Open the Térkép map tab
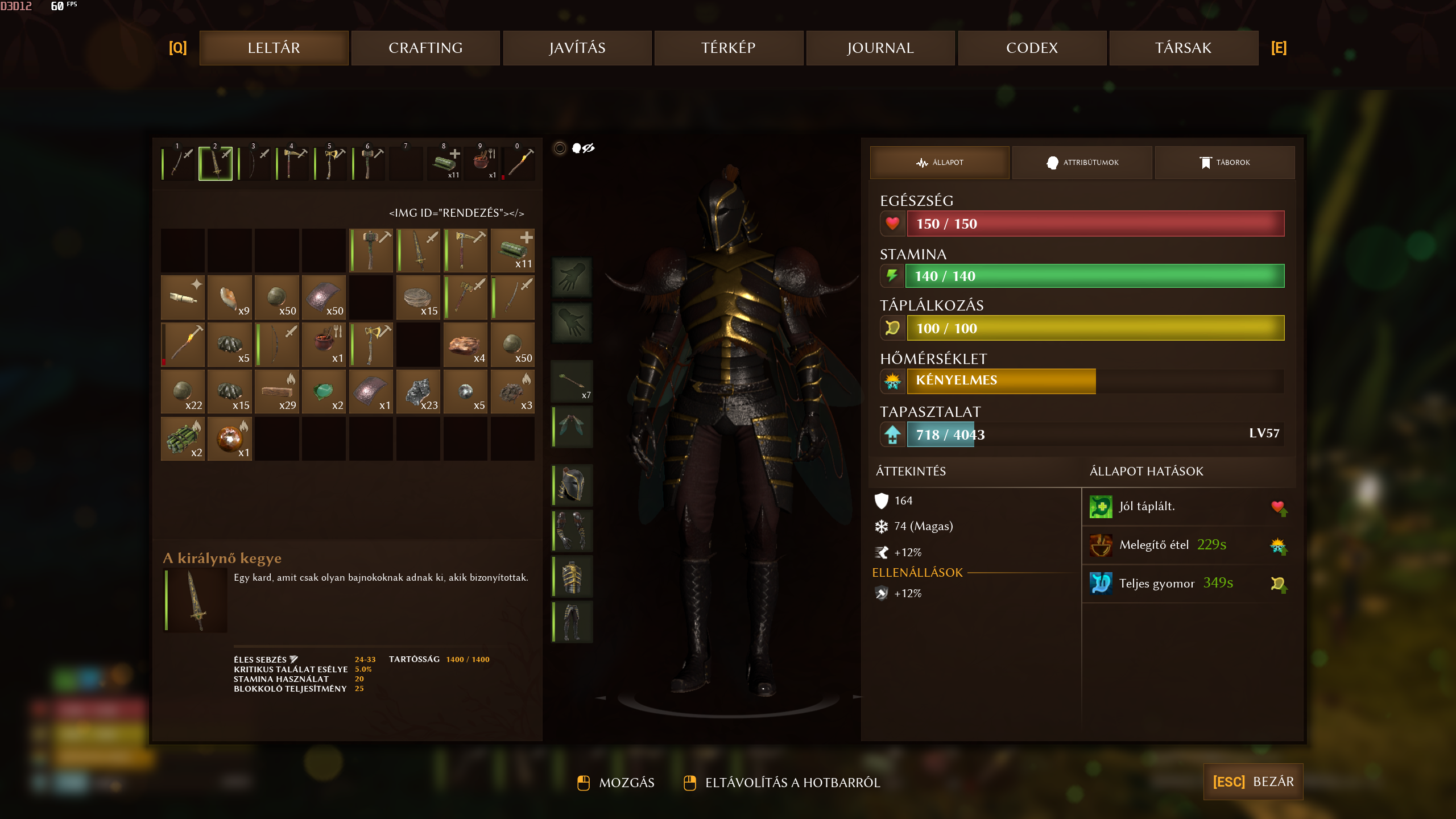 tap(729, 48)
